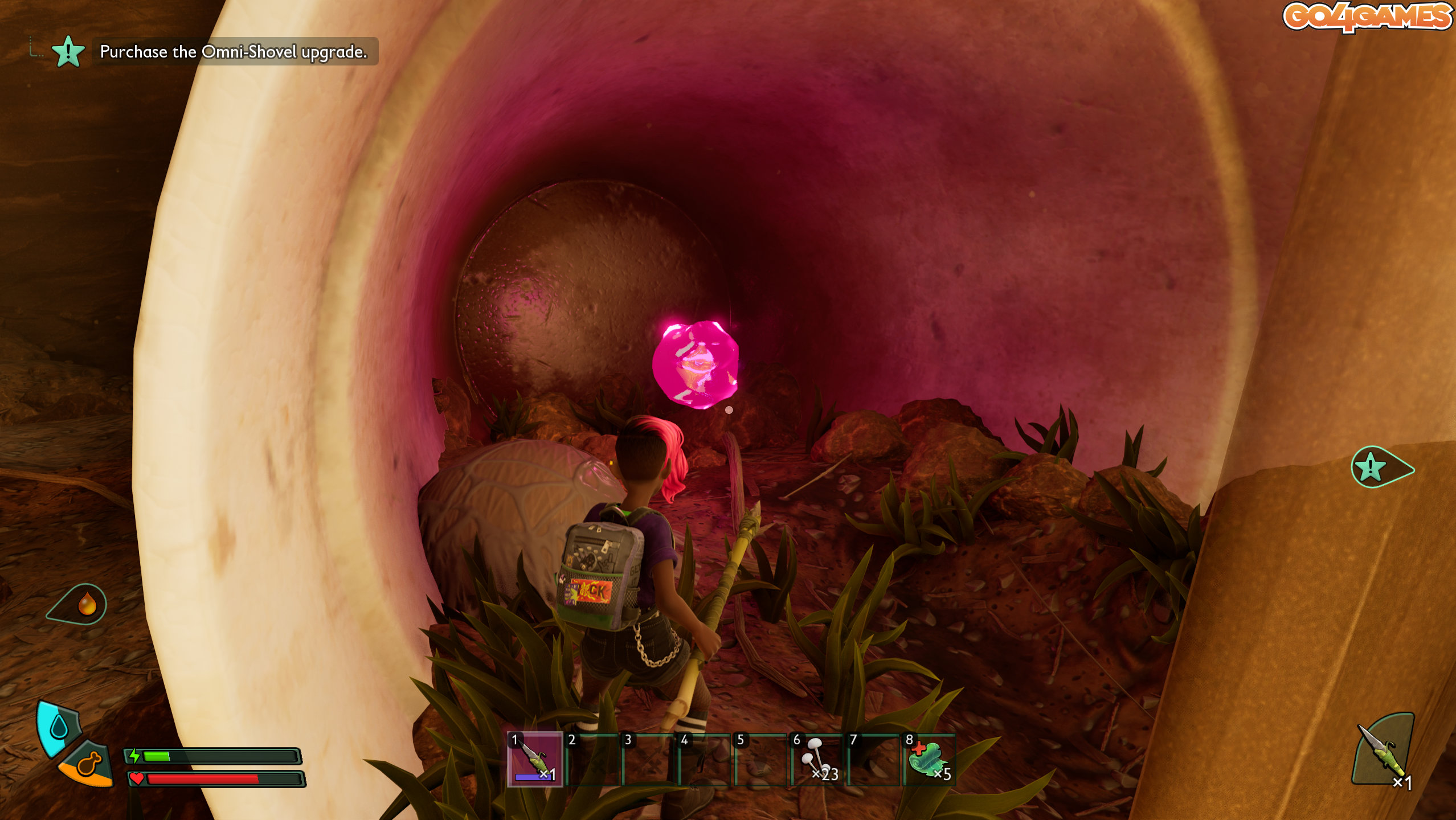
Task: Select the orange droplet waypoint marker
Action: 87,604
